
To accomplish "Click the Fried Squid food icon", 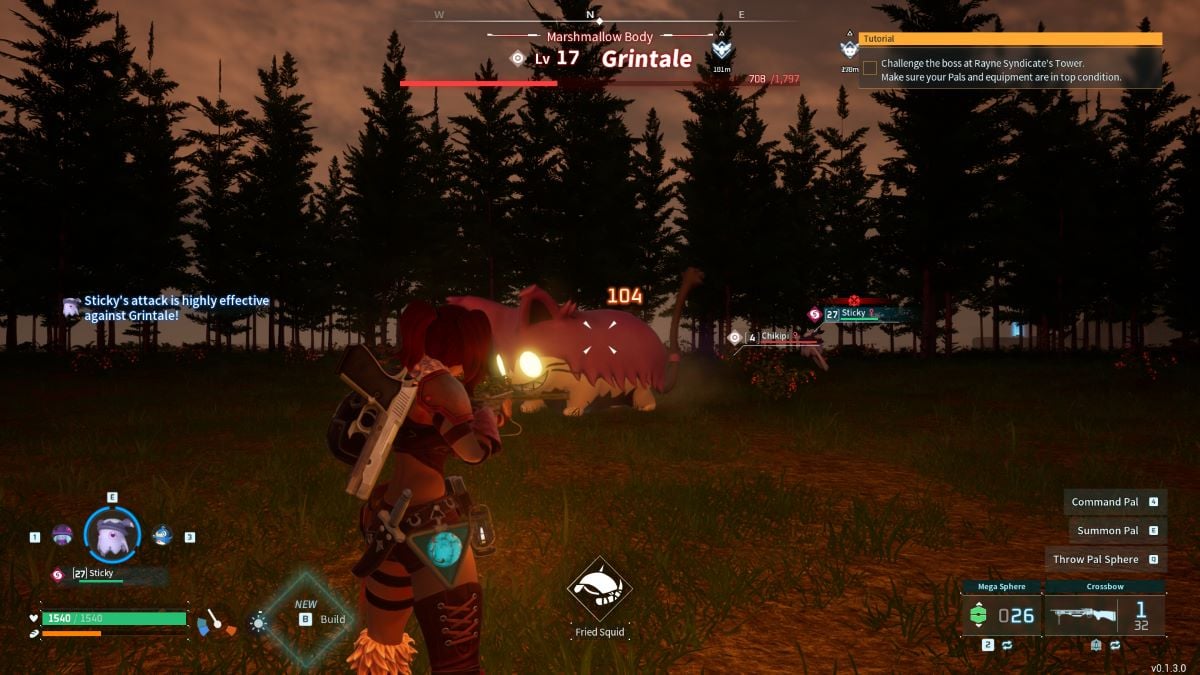I will [599, 590].
